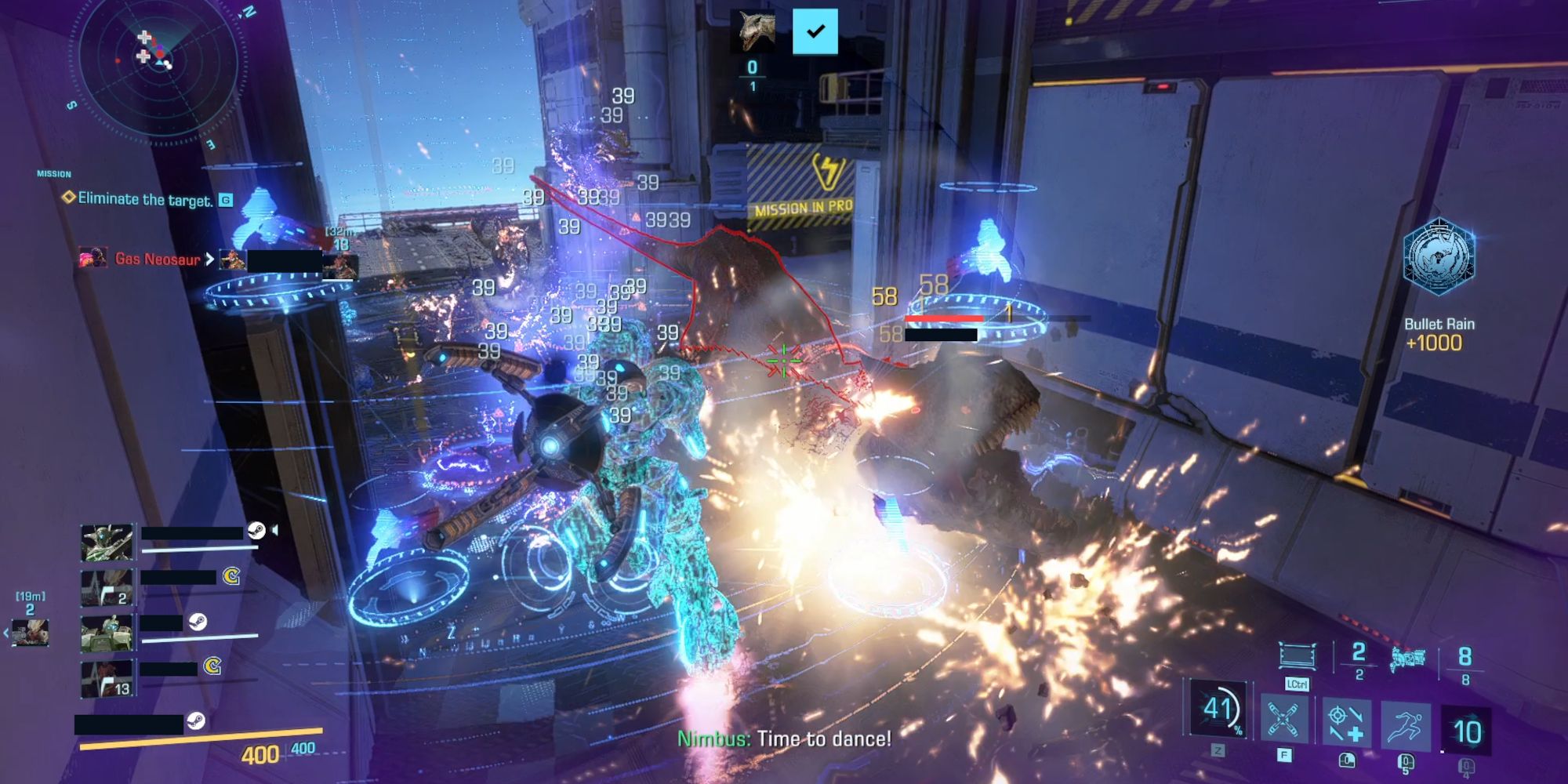1568x784 pixels.
Task: Click the circular radar minimap
Action: (157, 71)
